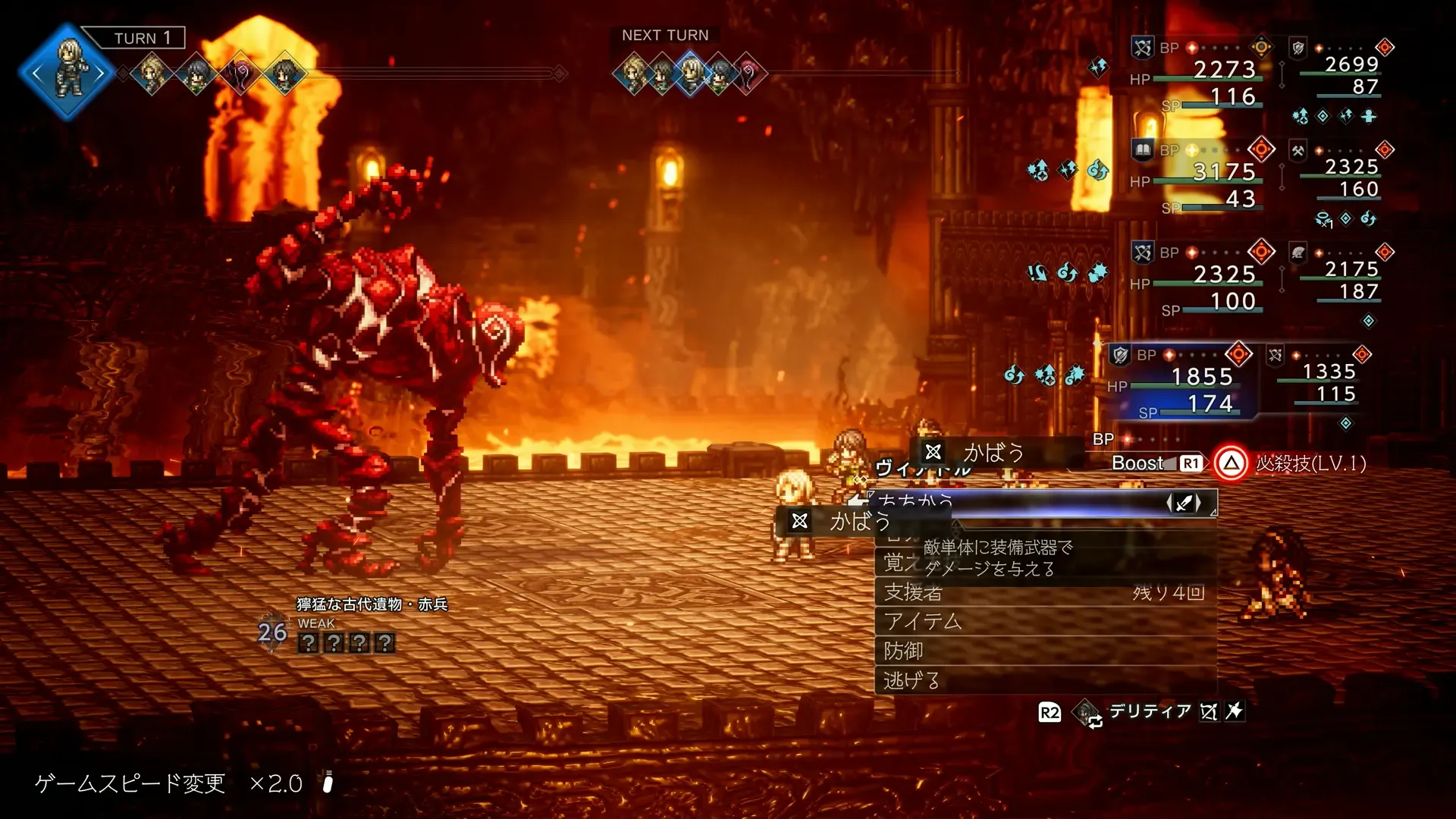Activate the 必殺技 latent power
The width and height of the screenshot is (1456, 819).
tap(1230, 463)
